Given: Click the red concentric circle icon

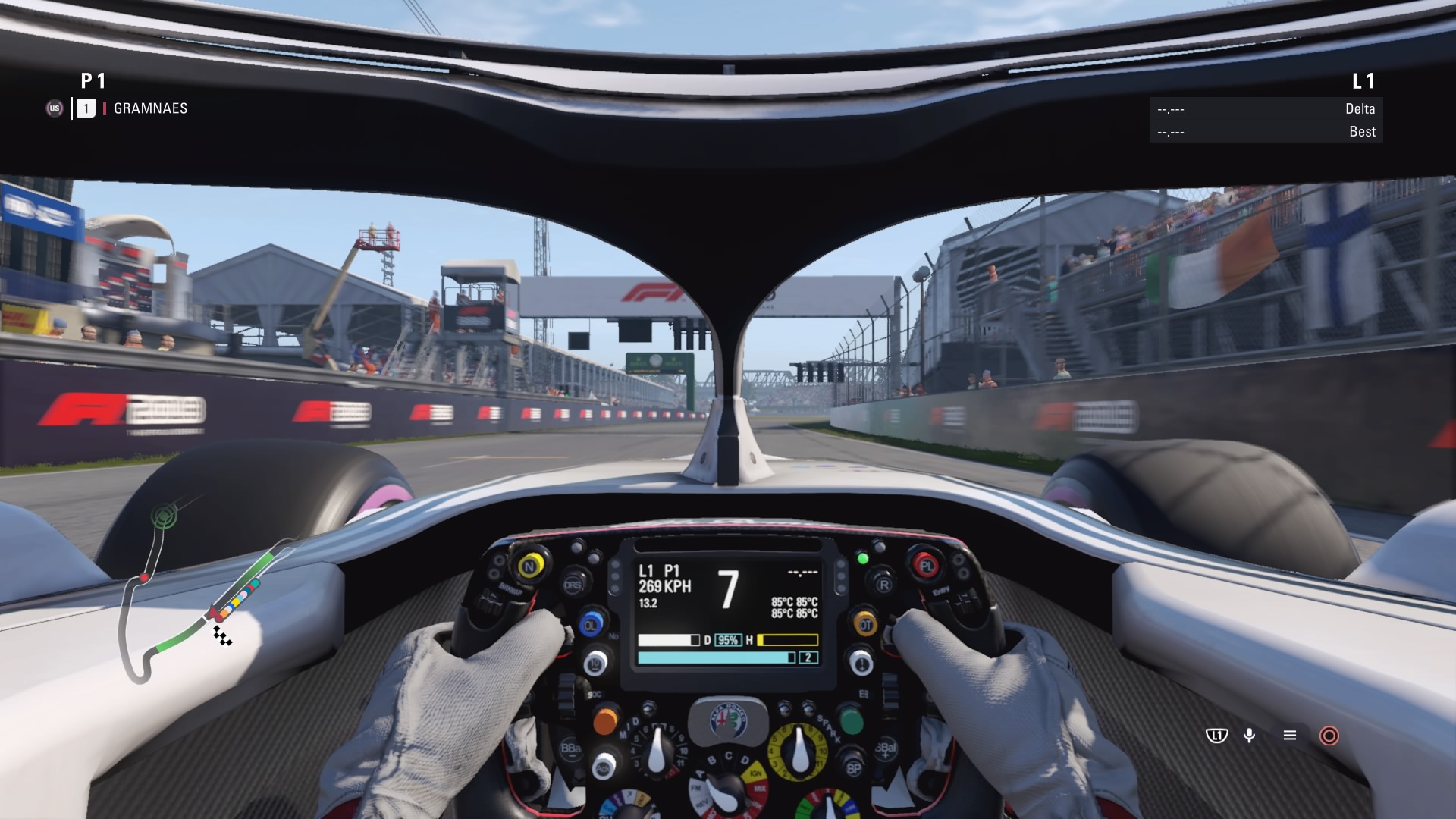Looking at the screenshot, I should click(x=1329, y=736).
